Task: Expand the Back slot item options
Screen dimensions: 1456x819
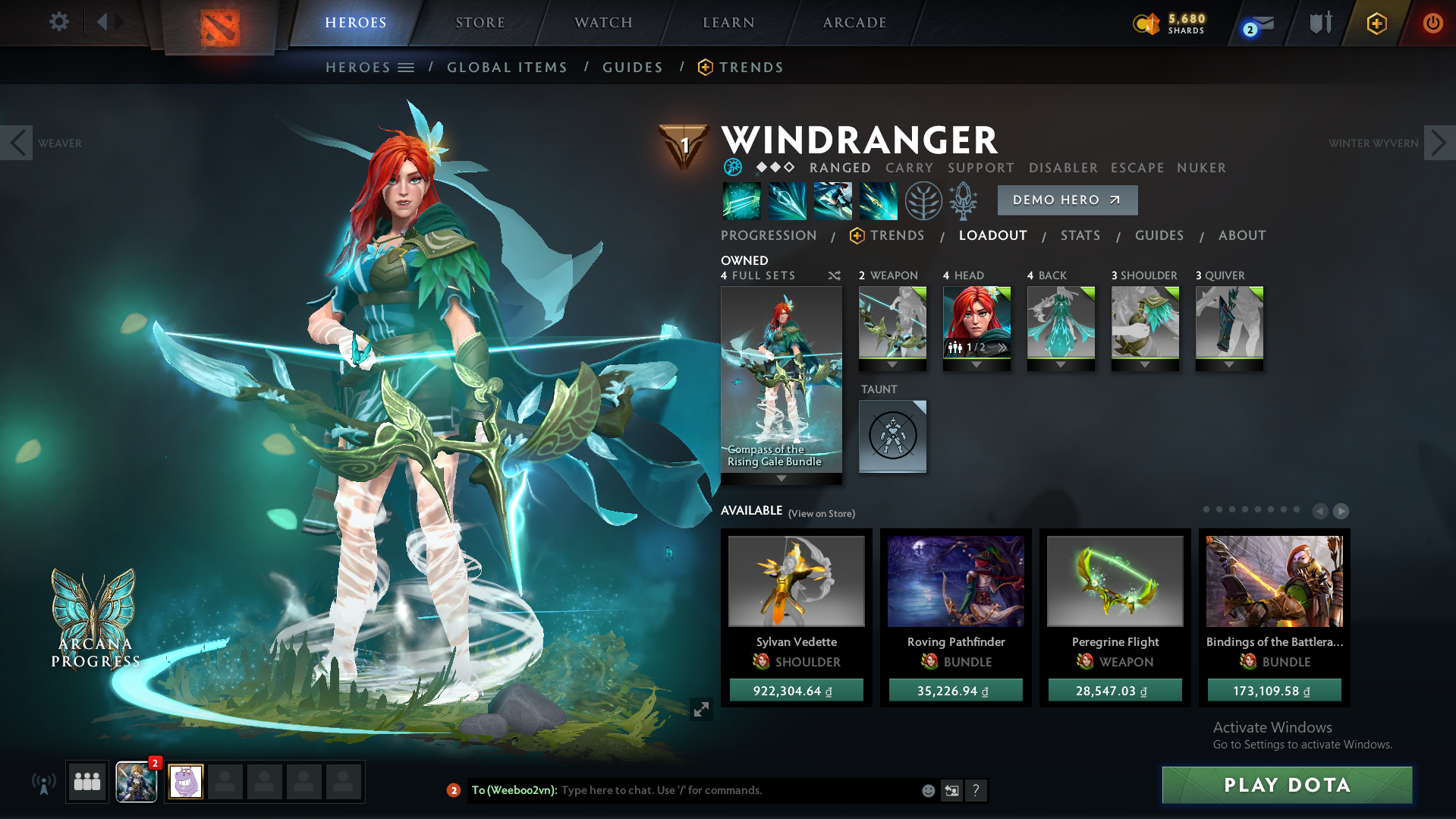Action: (1061, 364)
